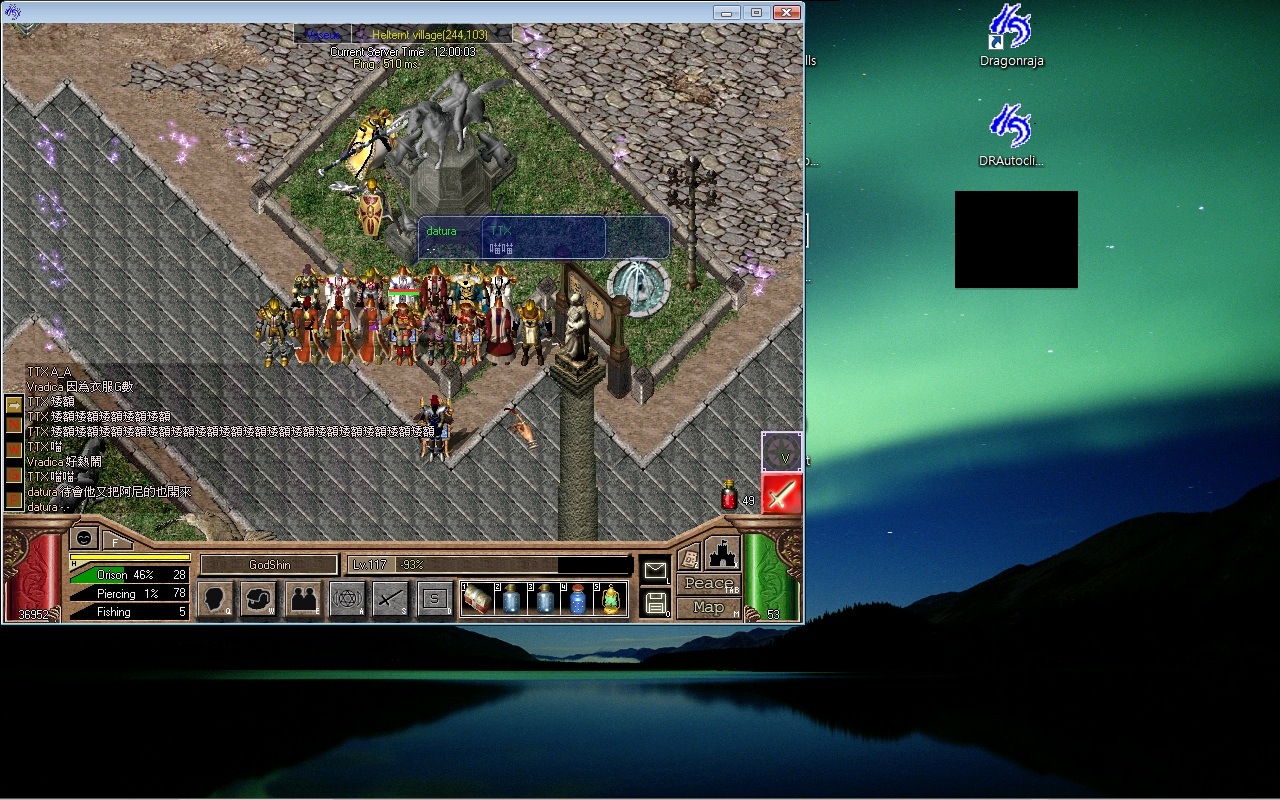This screenshot has height=800, width=1280.
Task: Use the dark blue potion in quickslot 4
Action: pos(577,600)
